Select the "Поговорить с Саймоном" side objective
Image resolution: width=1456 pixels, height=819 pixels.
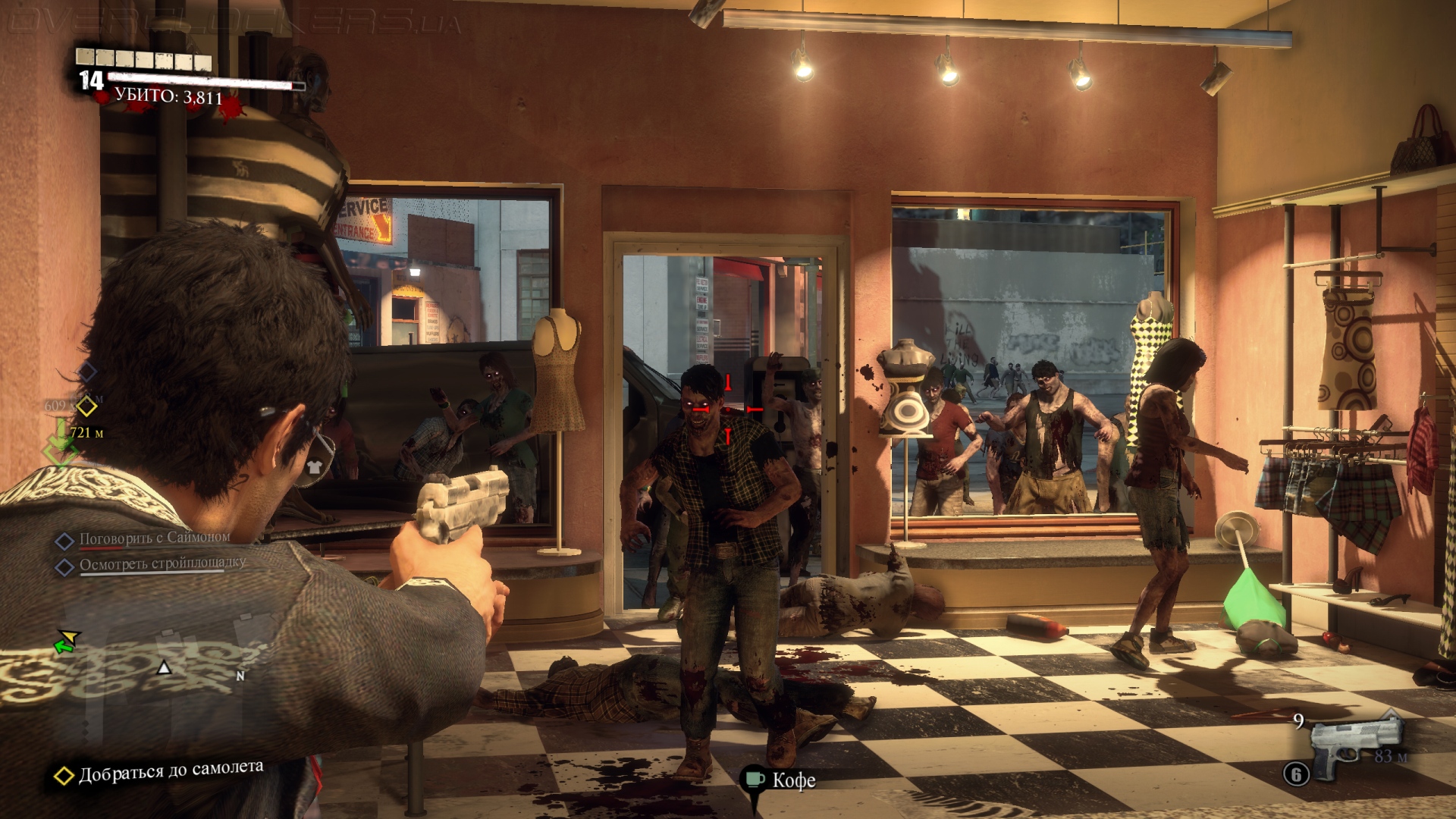coord(154,538)
